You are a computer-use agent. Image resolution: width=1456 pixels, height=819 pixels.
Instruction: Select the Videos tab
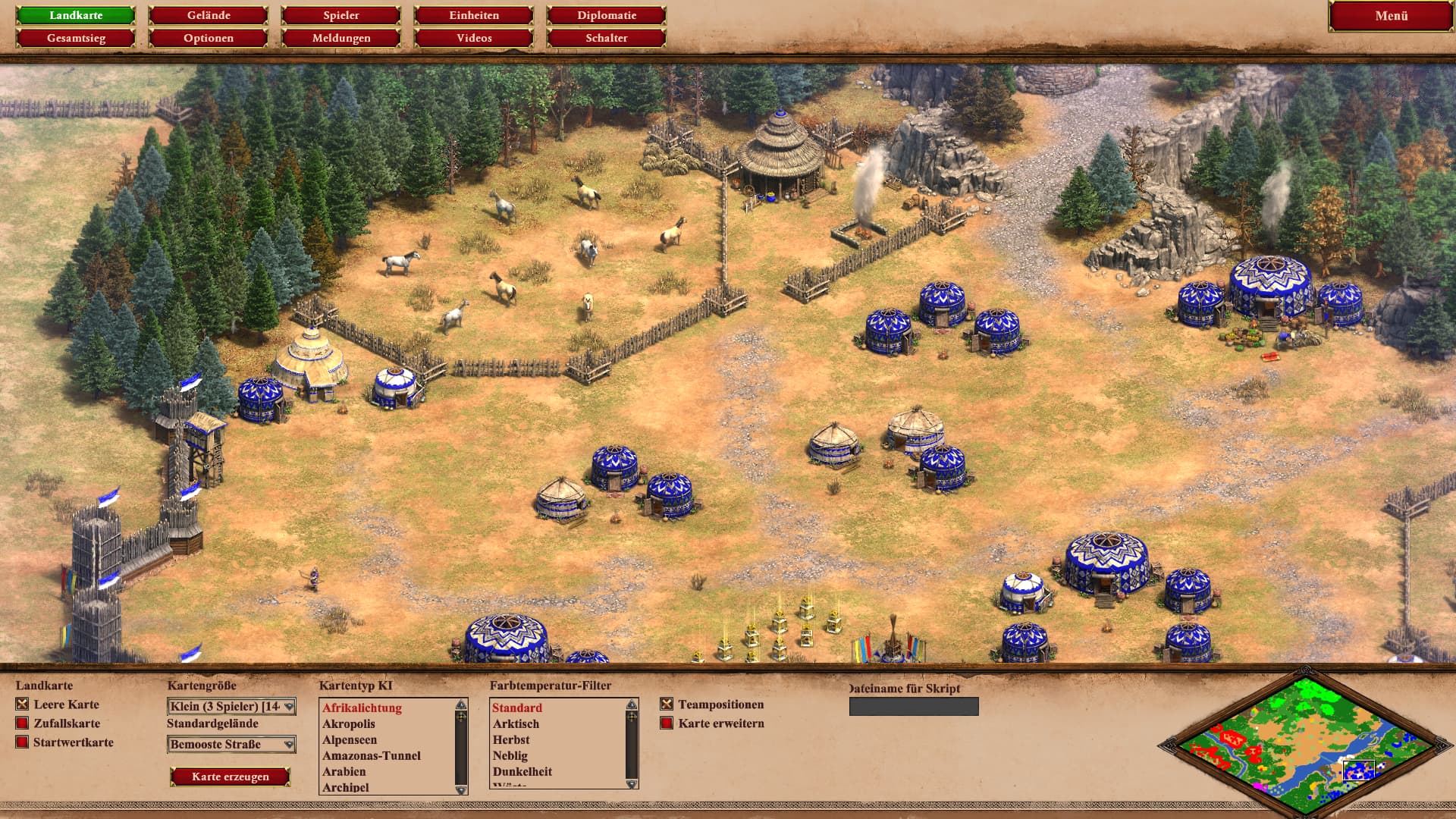[474, 38]
